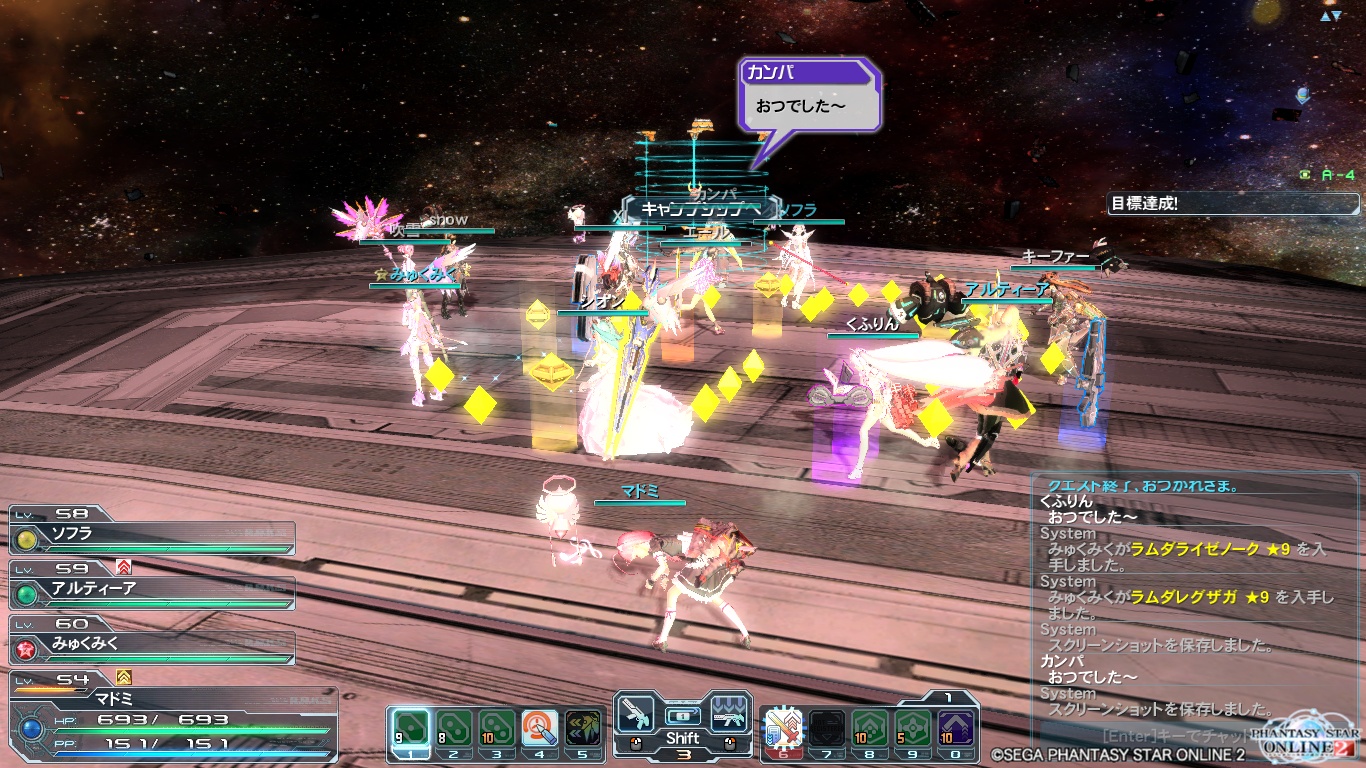Activate the glowing sword skill in slot 6
1366x768 pixels.
click(783, 728)
